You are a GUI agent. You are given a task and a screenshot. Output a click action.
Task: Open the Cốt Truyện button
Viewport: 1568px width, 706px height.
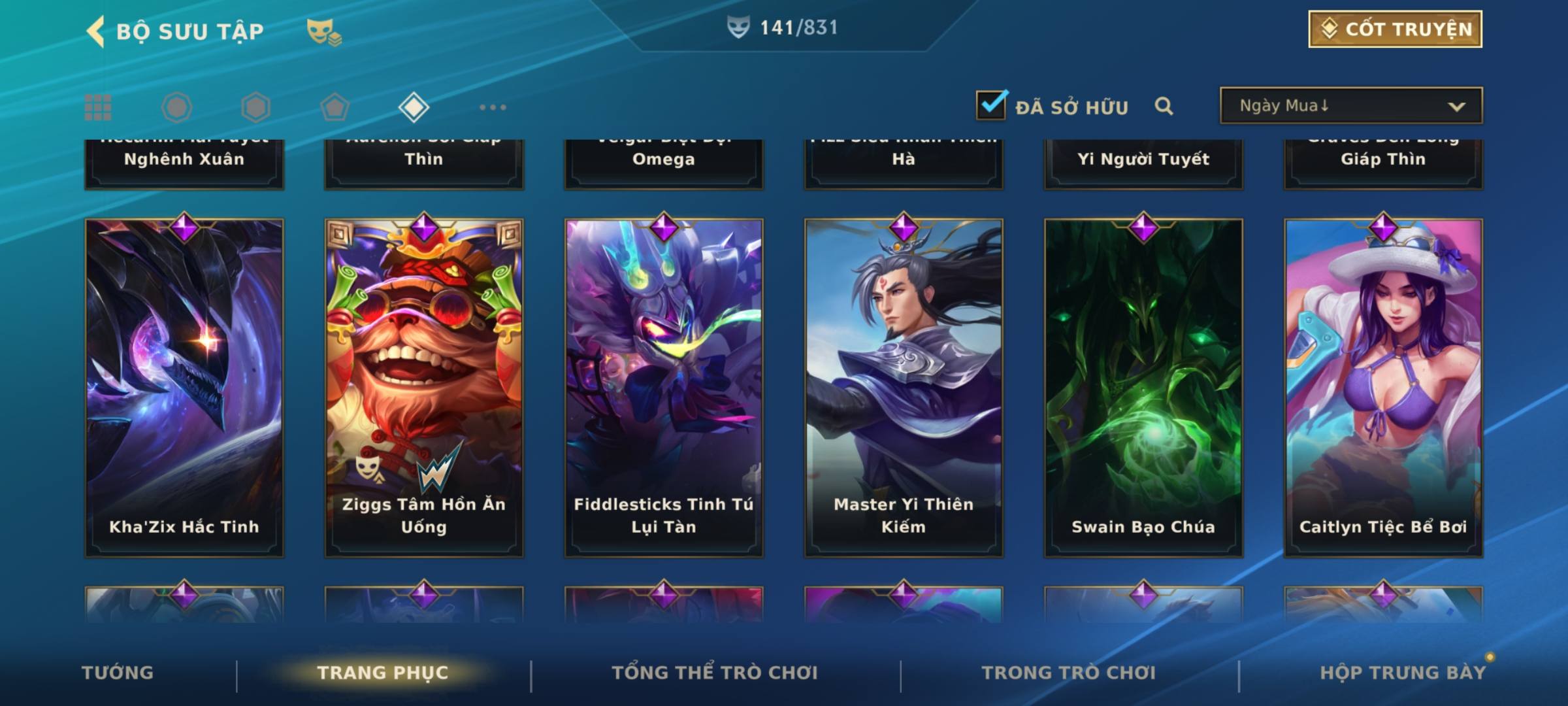pyautogui.click(x=1395, y=29)
